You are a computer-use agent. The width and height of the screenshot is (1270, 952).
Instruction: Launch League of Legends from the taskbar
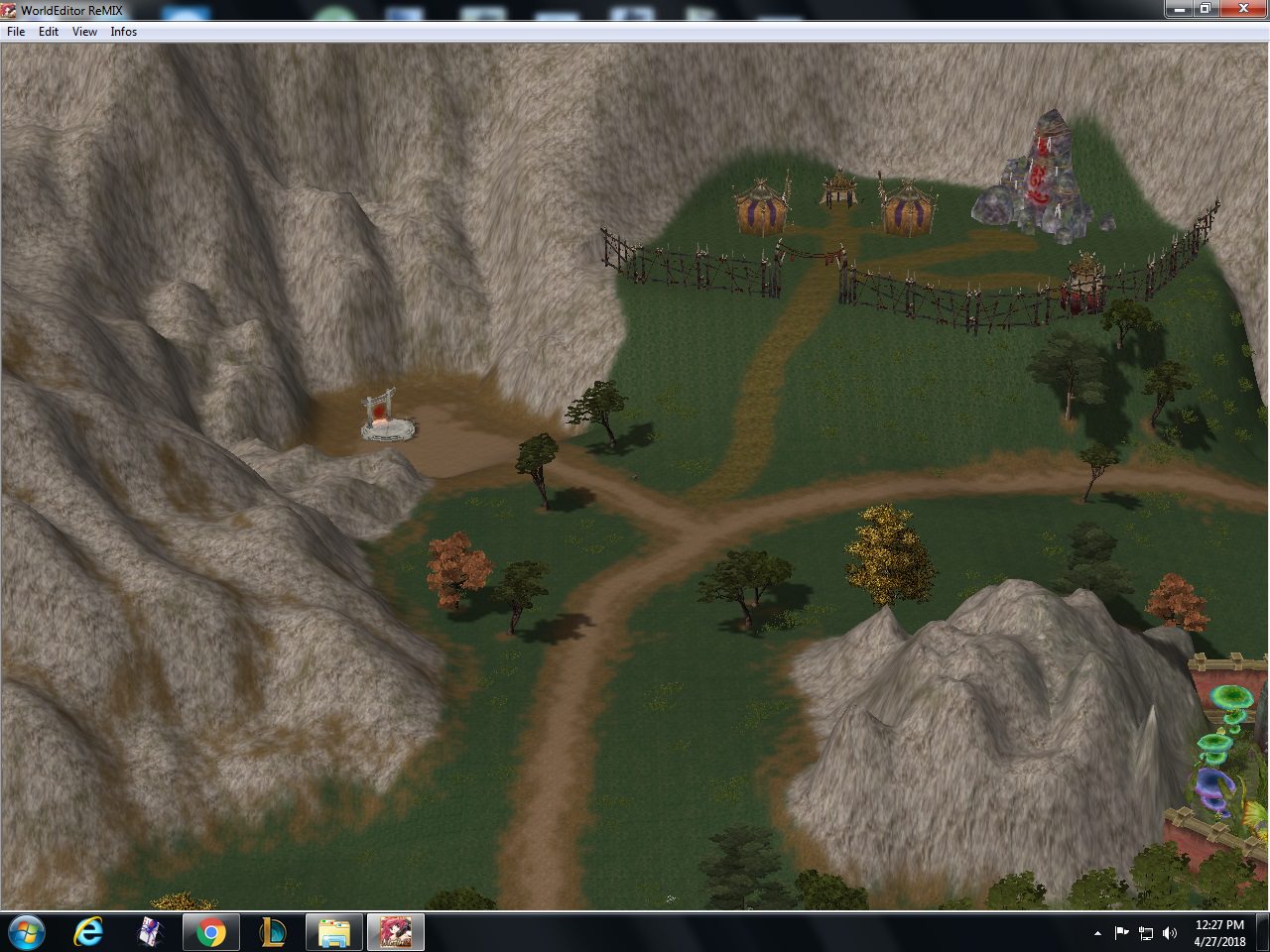pos(272,931)
